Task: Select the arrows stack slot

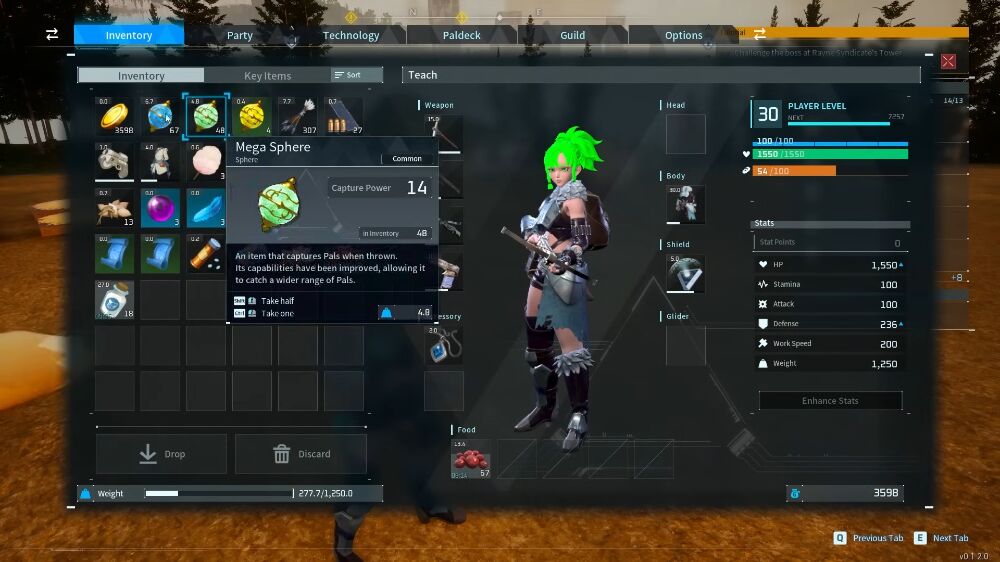Action: click(298, 117)
